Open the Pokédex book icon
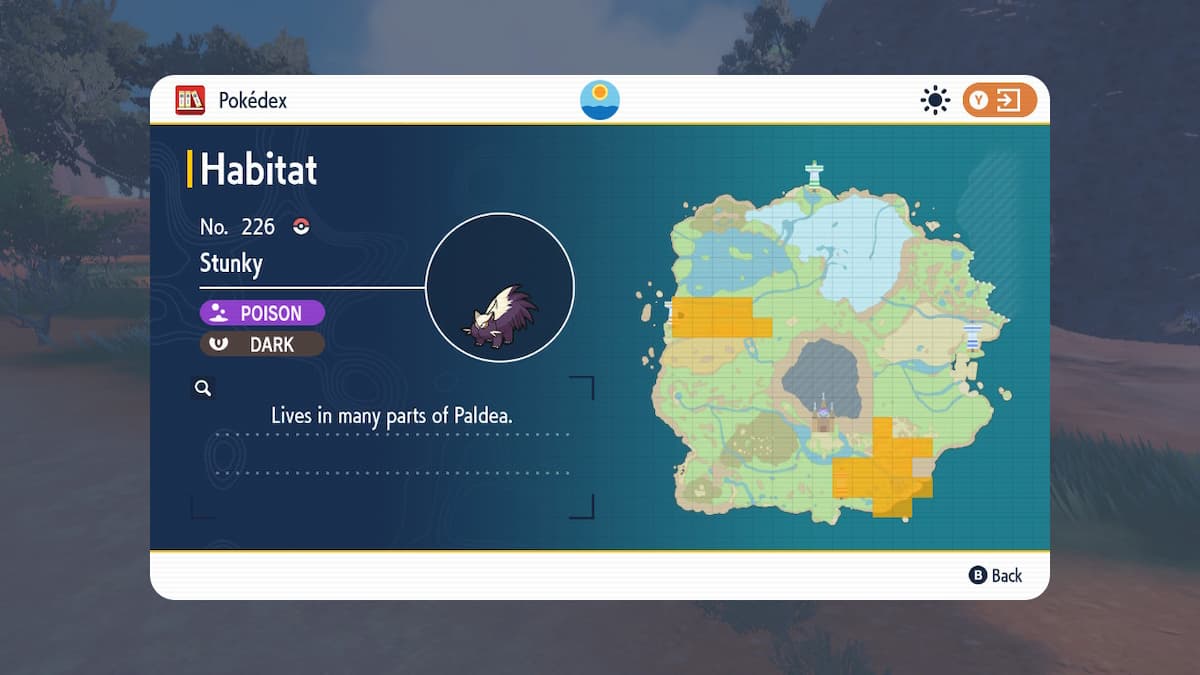The height and width of the screenshot is (675, 1200). coord(190,100)
